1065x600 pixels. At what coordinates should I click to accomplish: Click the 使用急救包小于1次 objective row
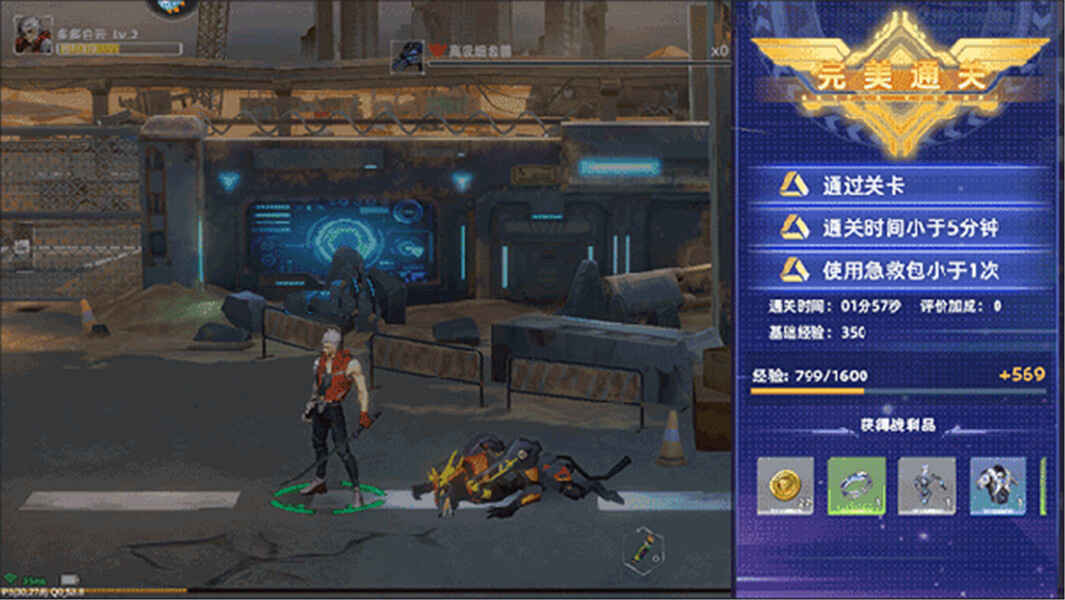tap(898, 270)
